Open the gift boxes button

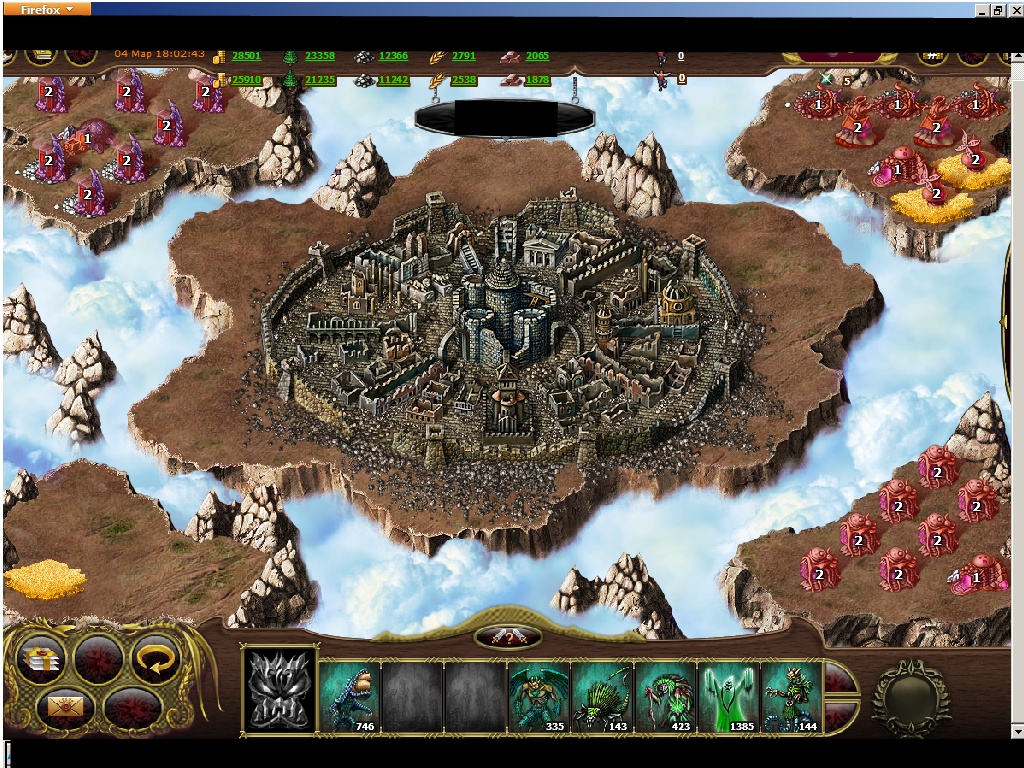click(42, 659)
